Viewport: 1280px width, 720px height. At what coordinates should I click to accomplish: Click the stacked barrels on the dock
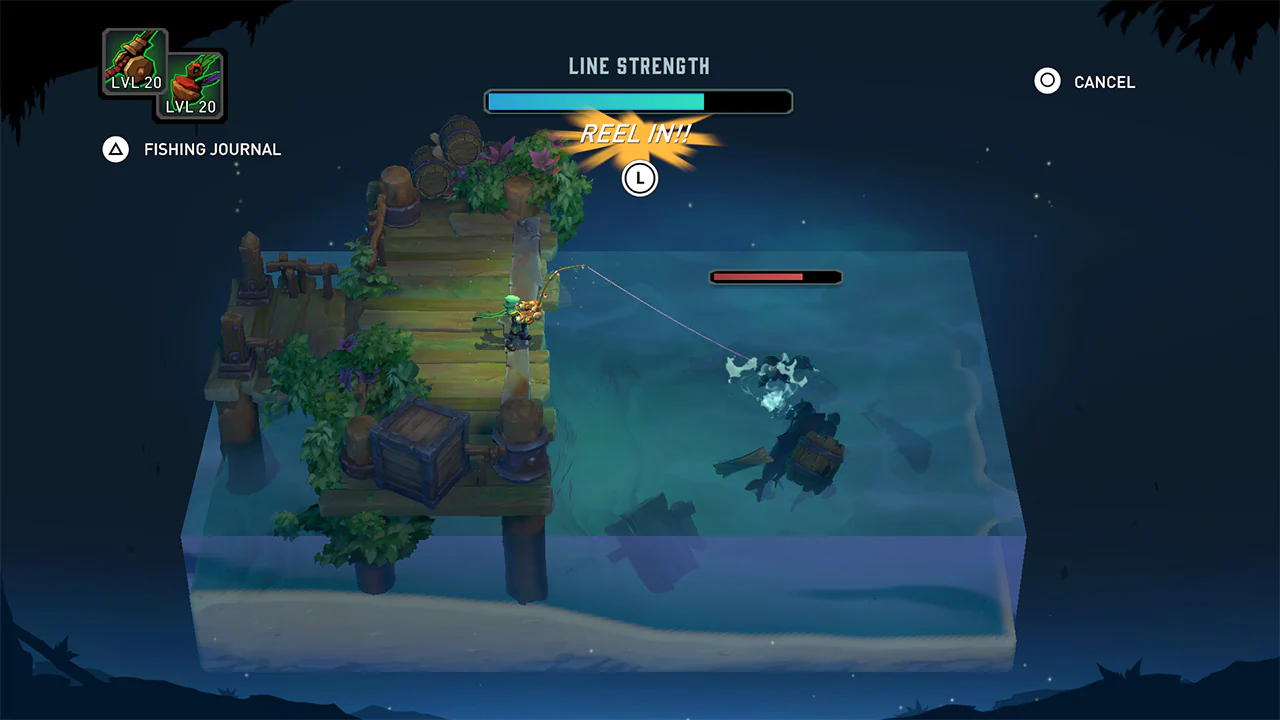(x=448, y=151)
